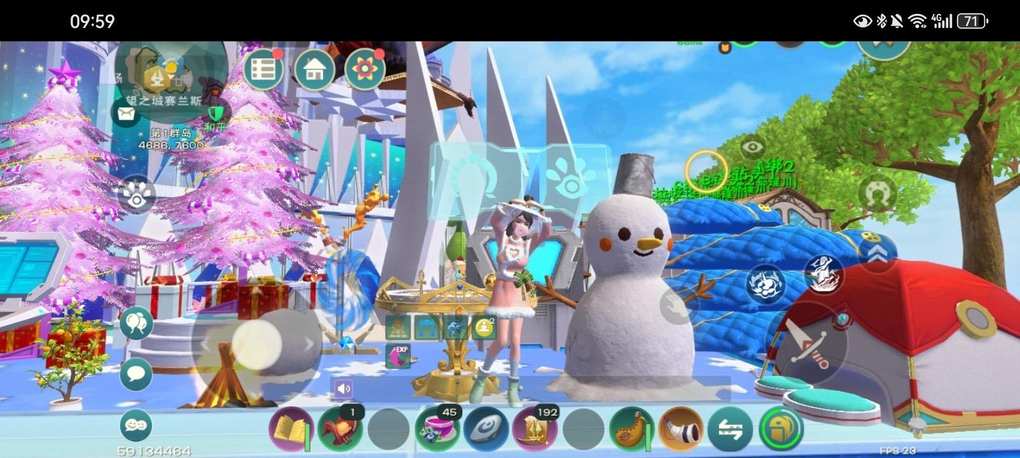Open the emoji masks button
Image resolution: width=1020 pixels, height=458 pixels.
point(136,425)
